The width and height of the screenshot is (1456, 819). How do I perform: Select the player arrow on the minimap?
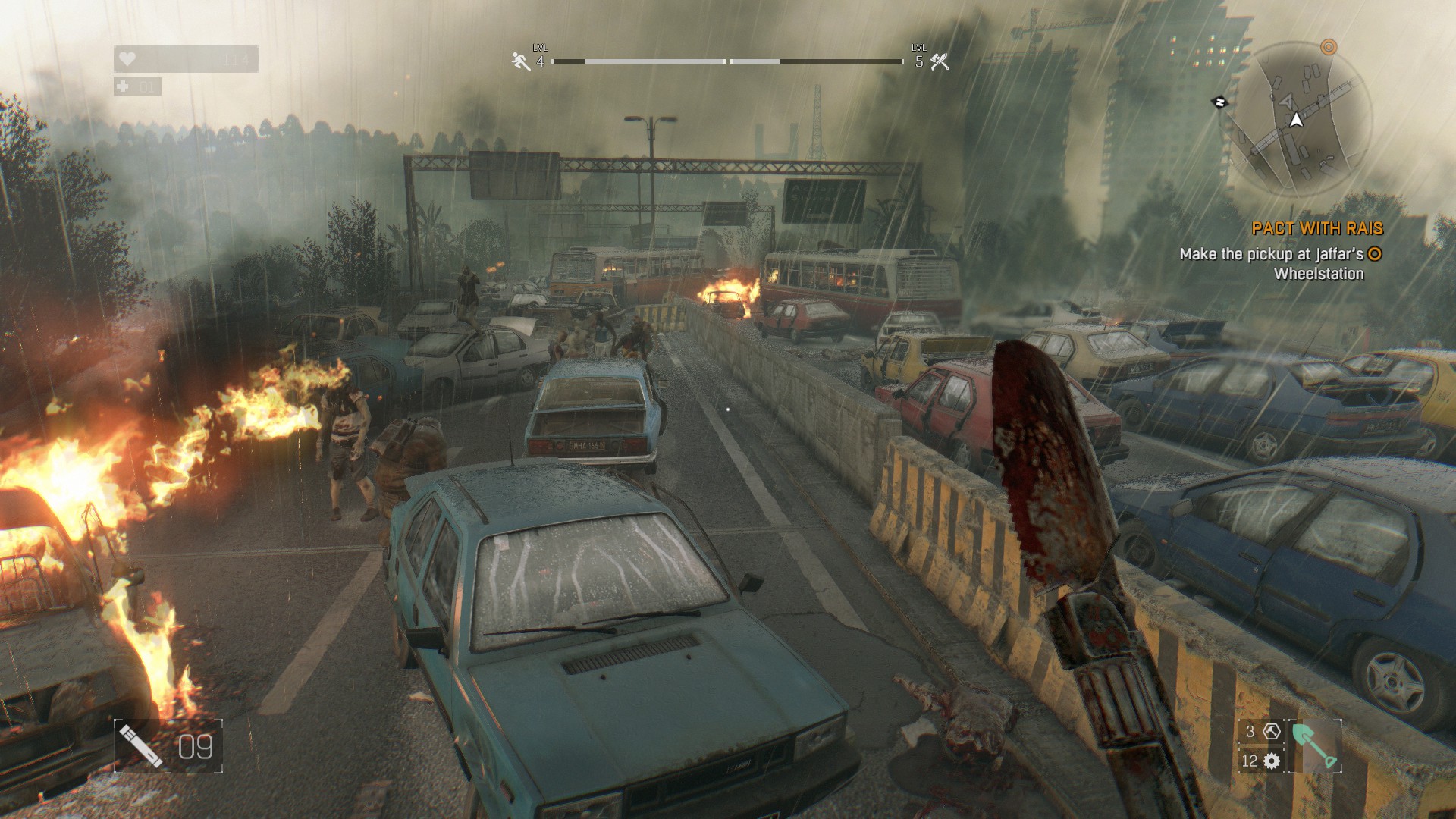pyautogui.click(x=1296, y=120)
